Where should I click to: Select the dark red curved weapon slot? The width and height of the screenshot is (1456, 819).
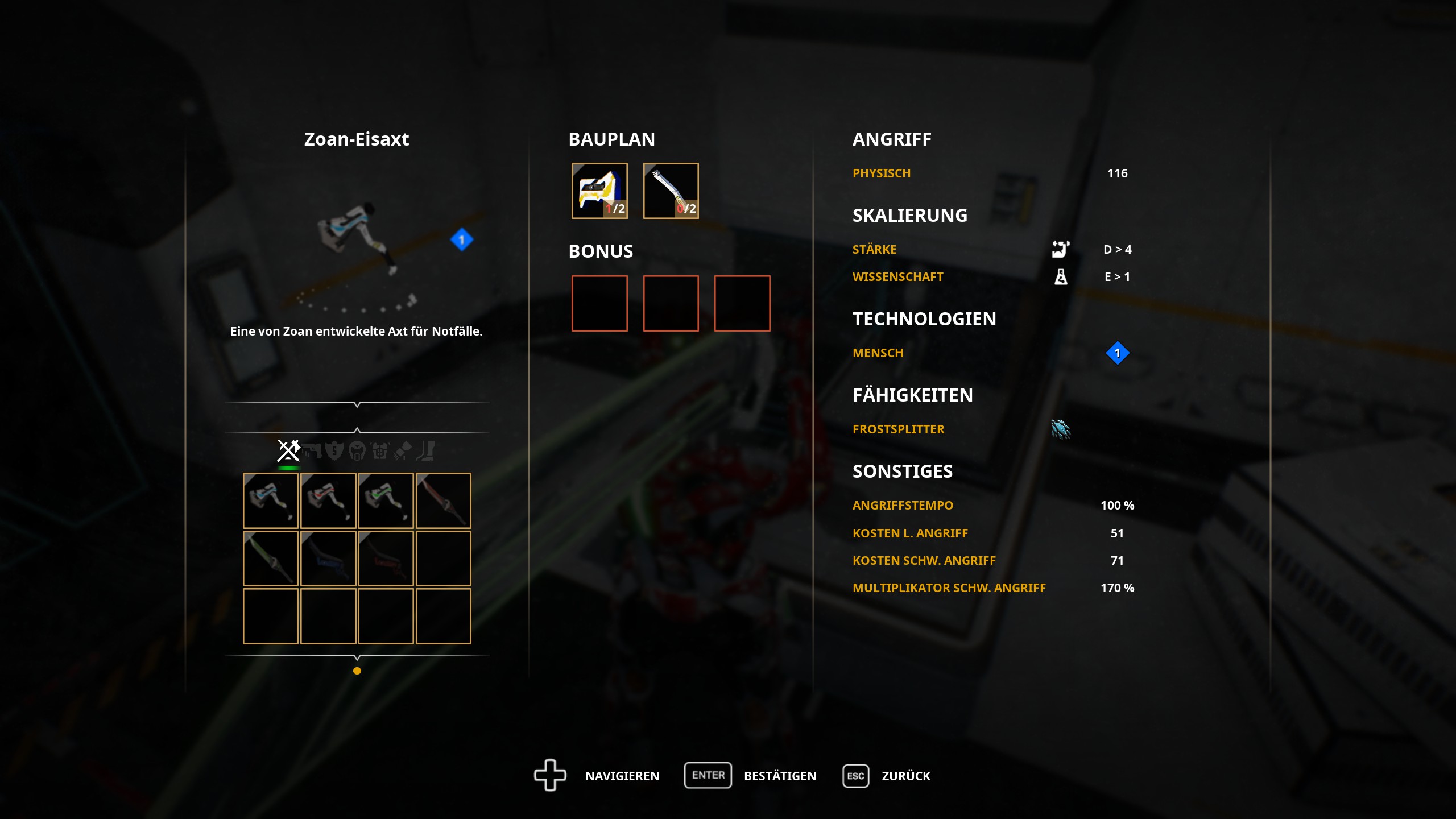tap(386, 559)
